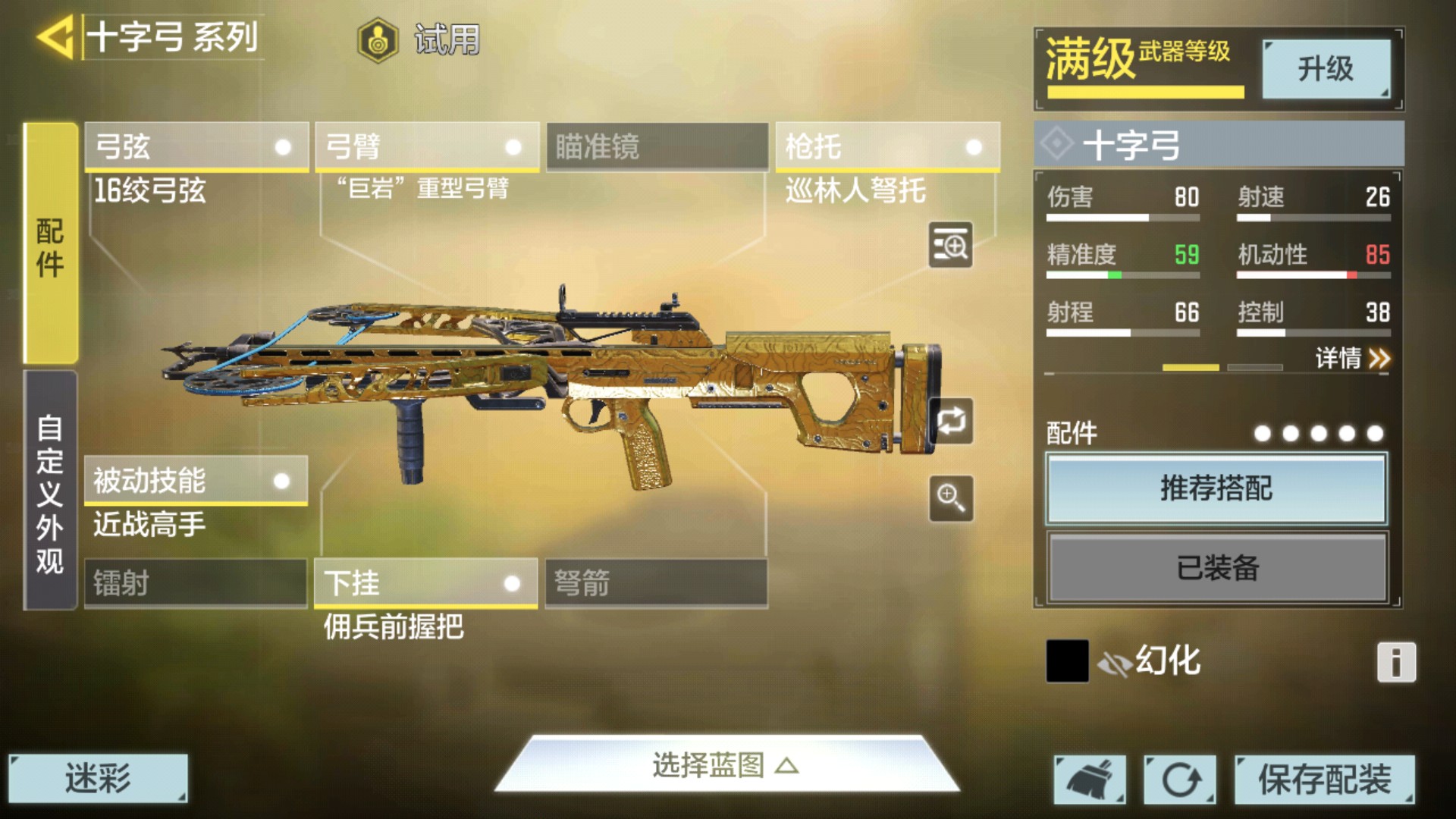
Task: Choose the 瞄准镜 optic slot
Action: tap(657, 146)
